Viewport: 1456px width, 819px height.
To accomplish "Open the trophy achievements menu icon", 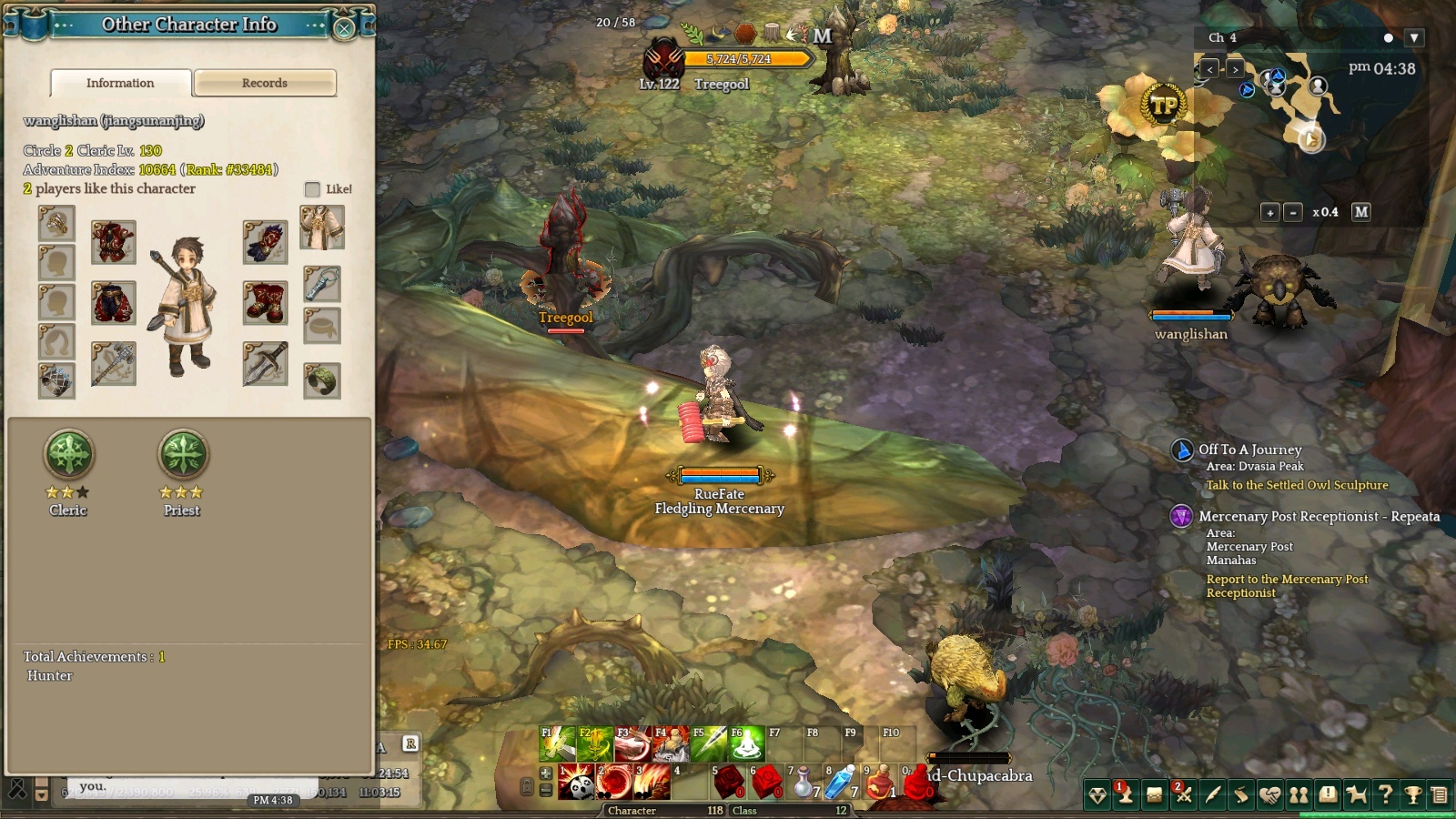I will (1413, 795).
